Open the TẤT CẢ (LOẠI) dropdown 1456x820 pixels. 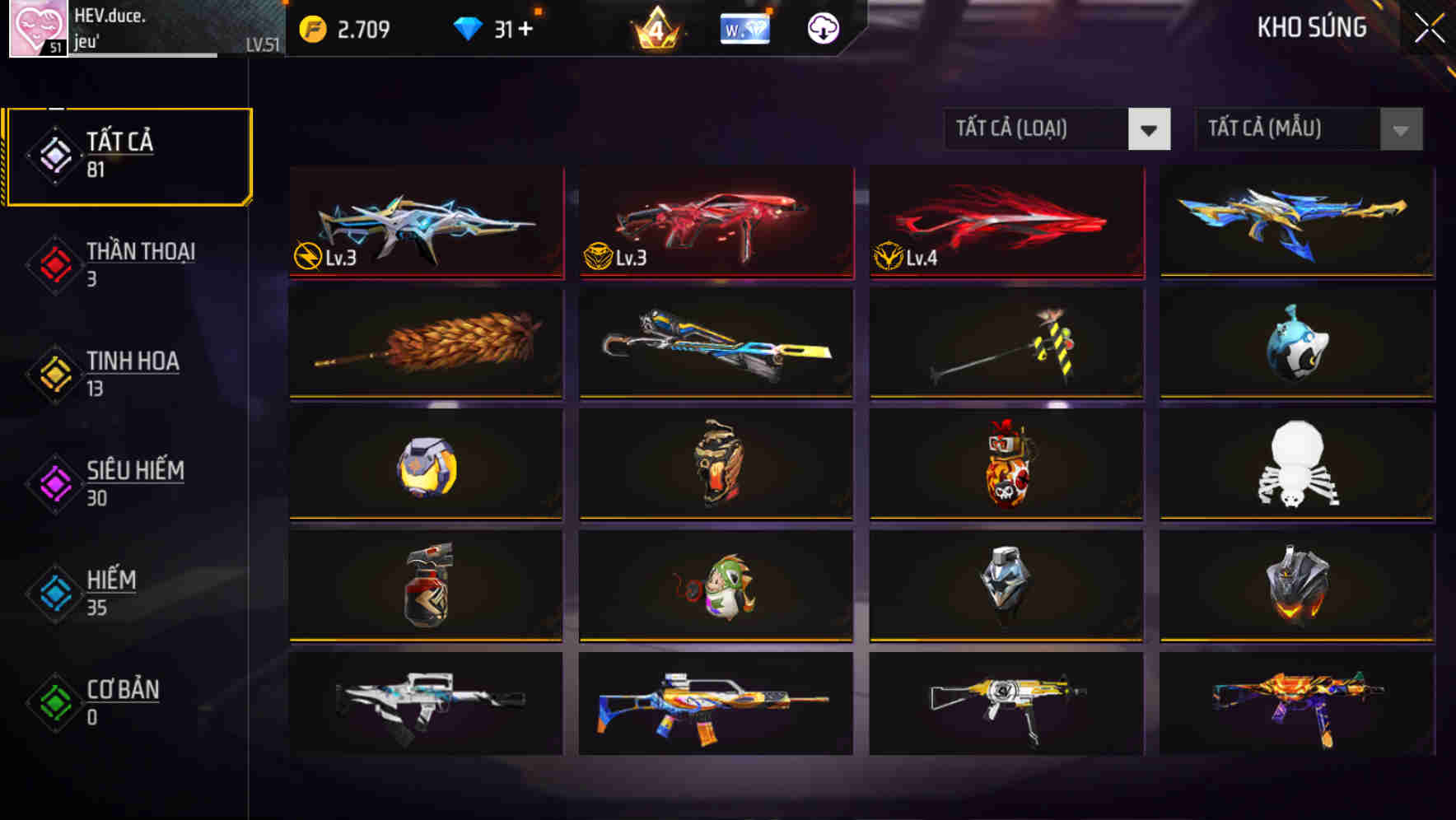coord(1057,130)
